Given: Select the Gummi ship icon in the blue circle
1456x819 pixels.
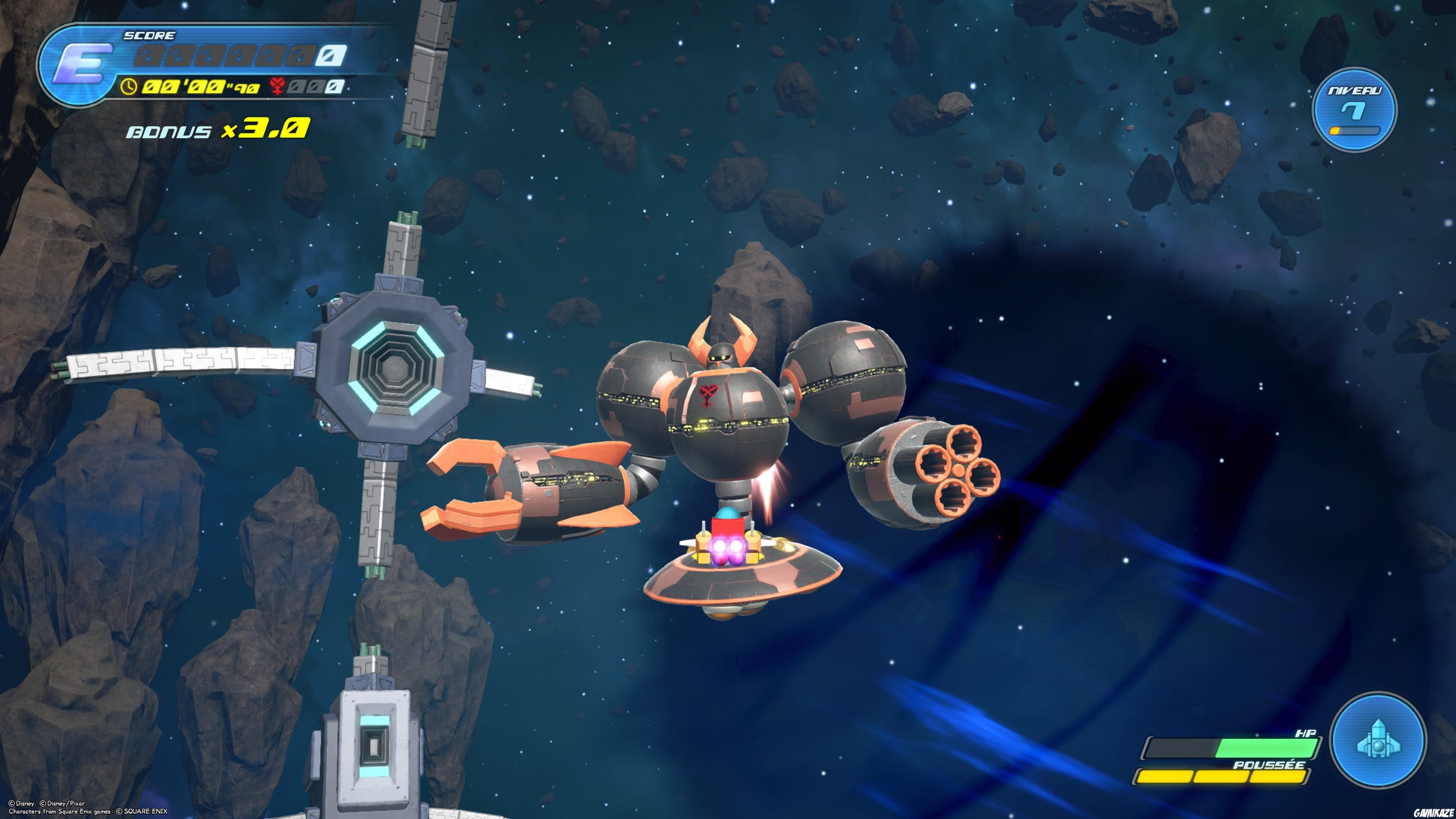Looking at the screenshot, I should pyautogui.click(x=1378, y=740).
